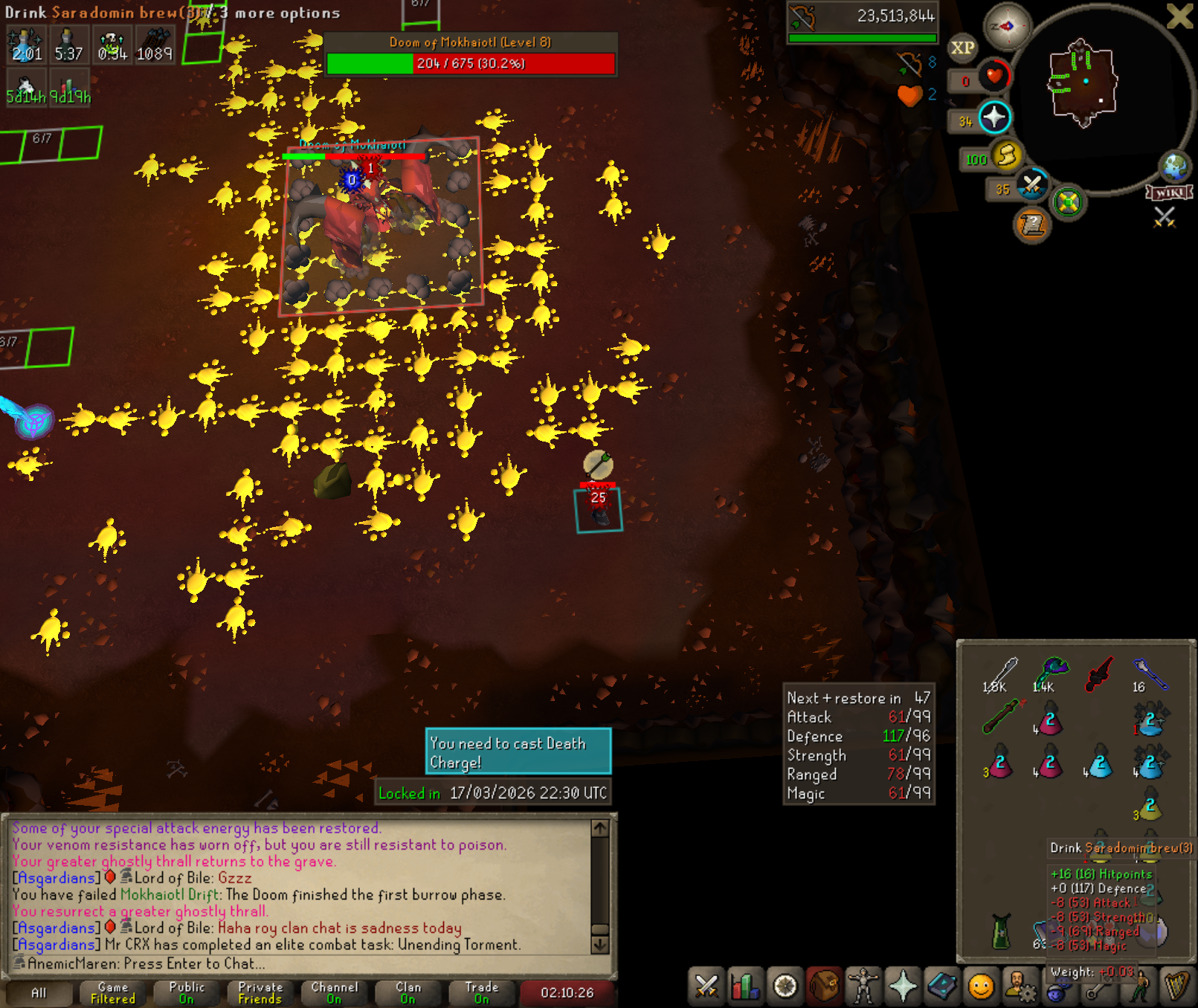This screenshot has height=1008, width=1198.
Task: Open the Wiki lookup banner
Action: [1170, 193]
